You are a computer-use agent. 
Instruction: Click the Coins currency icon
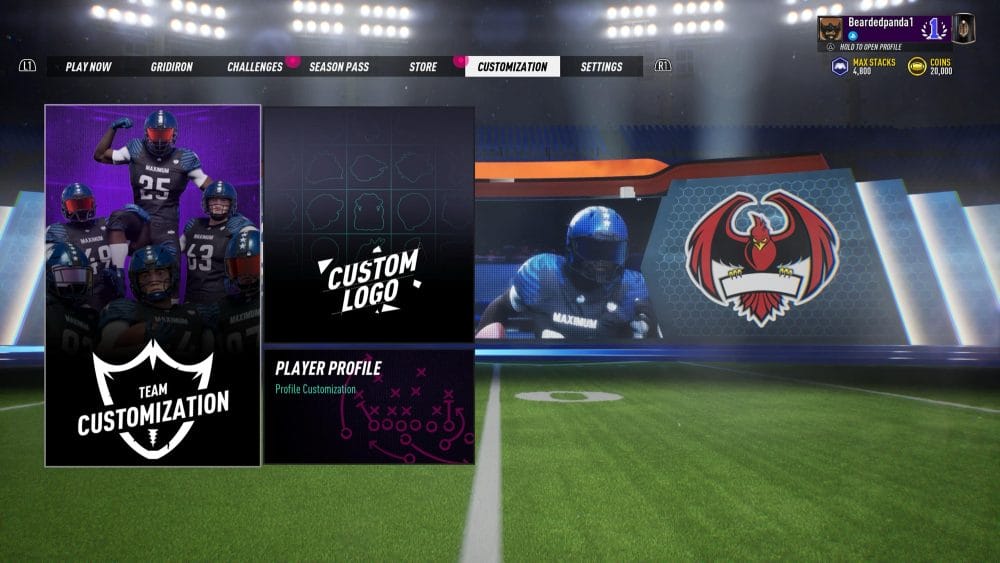point(917,67)
